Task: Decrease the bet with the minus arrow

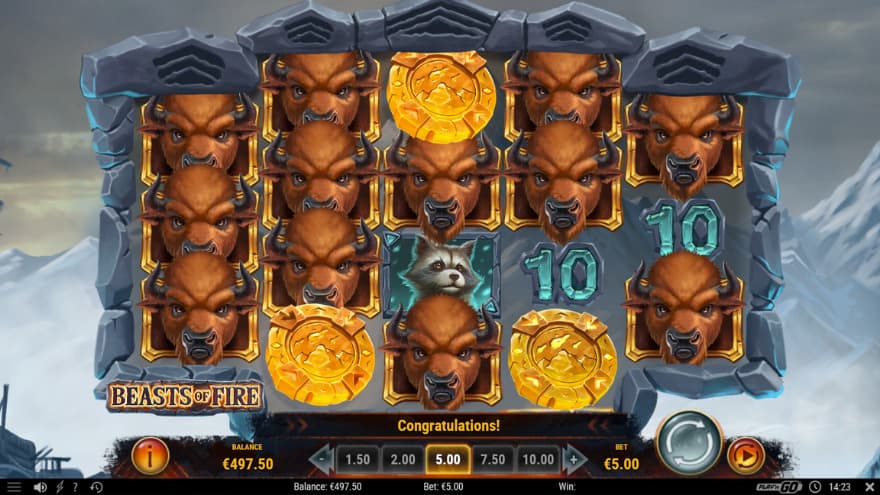Action: pos(321,459)
